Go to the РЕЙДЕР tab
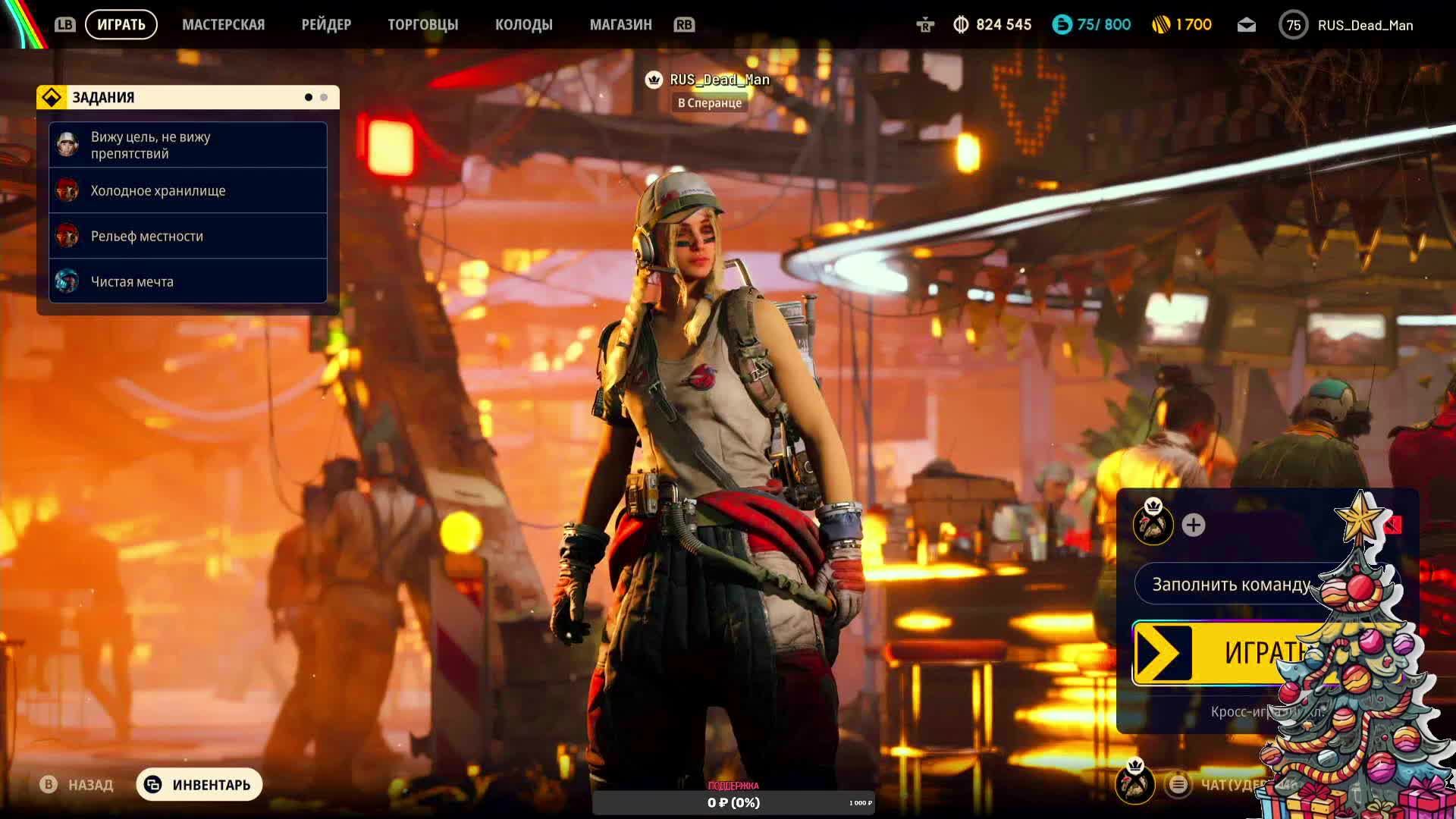The height and width of the screenshot is (819, 1456). click(x=326, y=25)
